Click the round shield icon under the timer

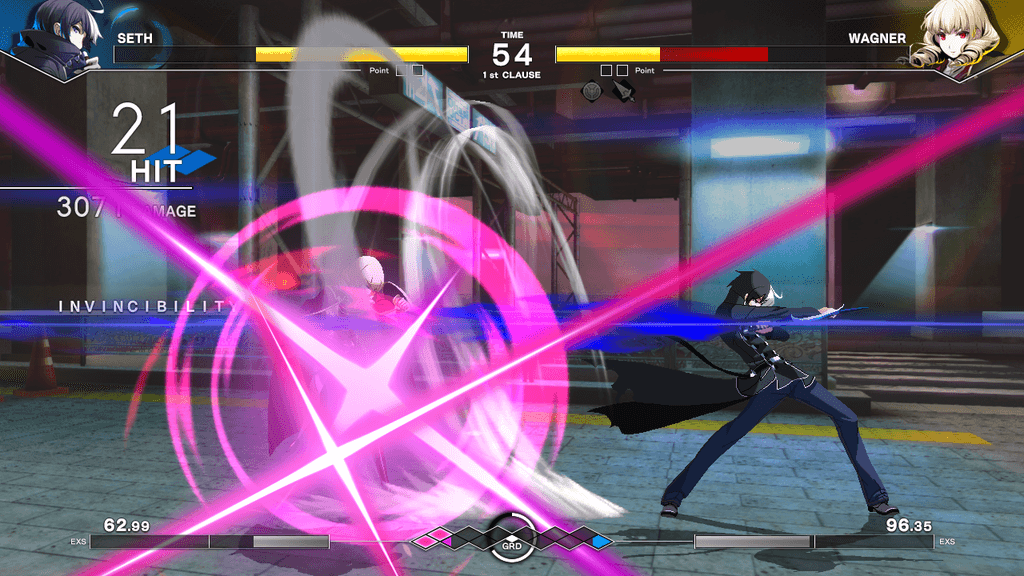click(592, 92)
